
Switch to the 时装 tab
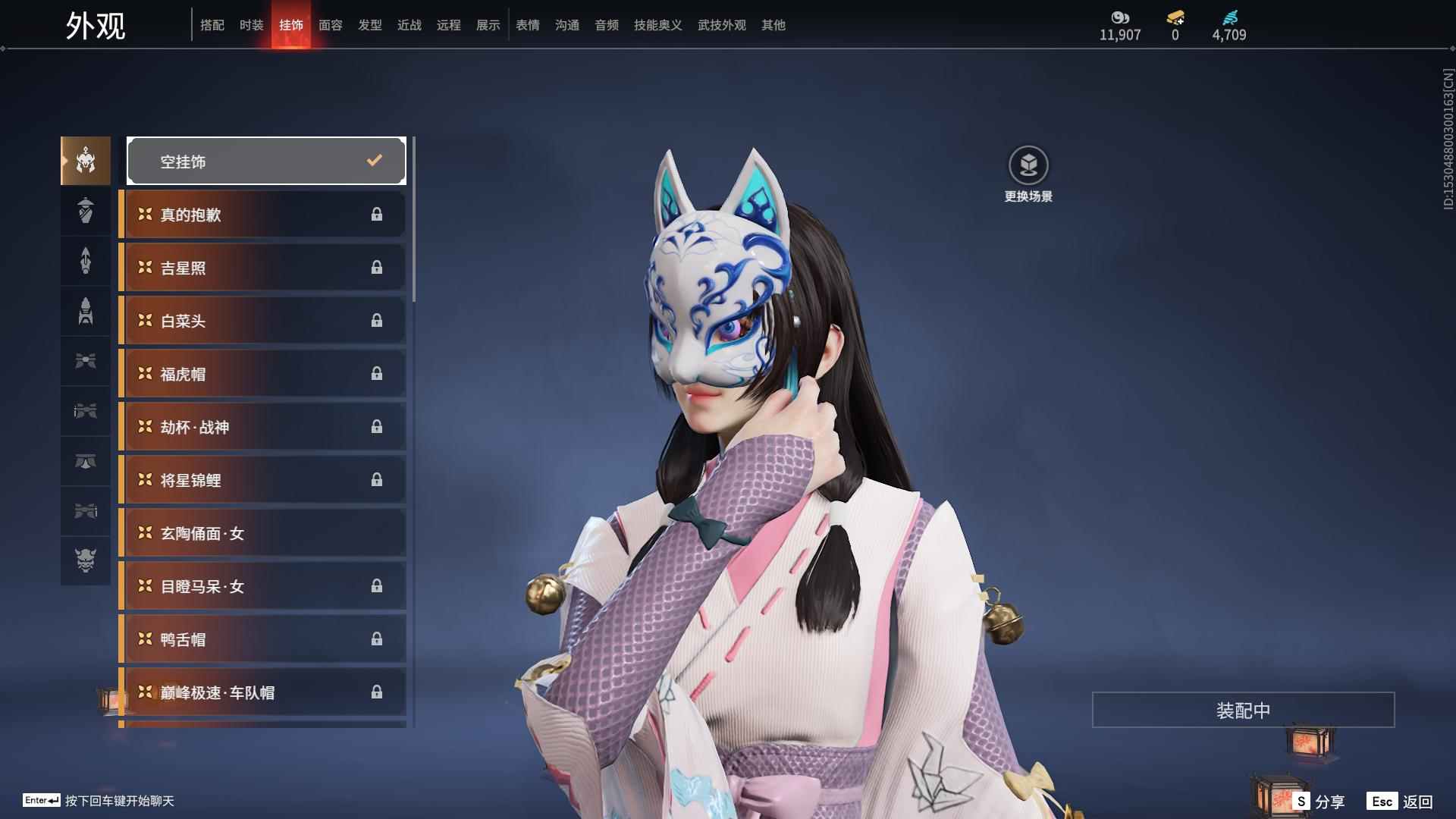click(251, 25)
